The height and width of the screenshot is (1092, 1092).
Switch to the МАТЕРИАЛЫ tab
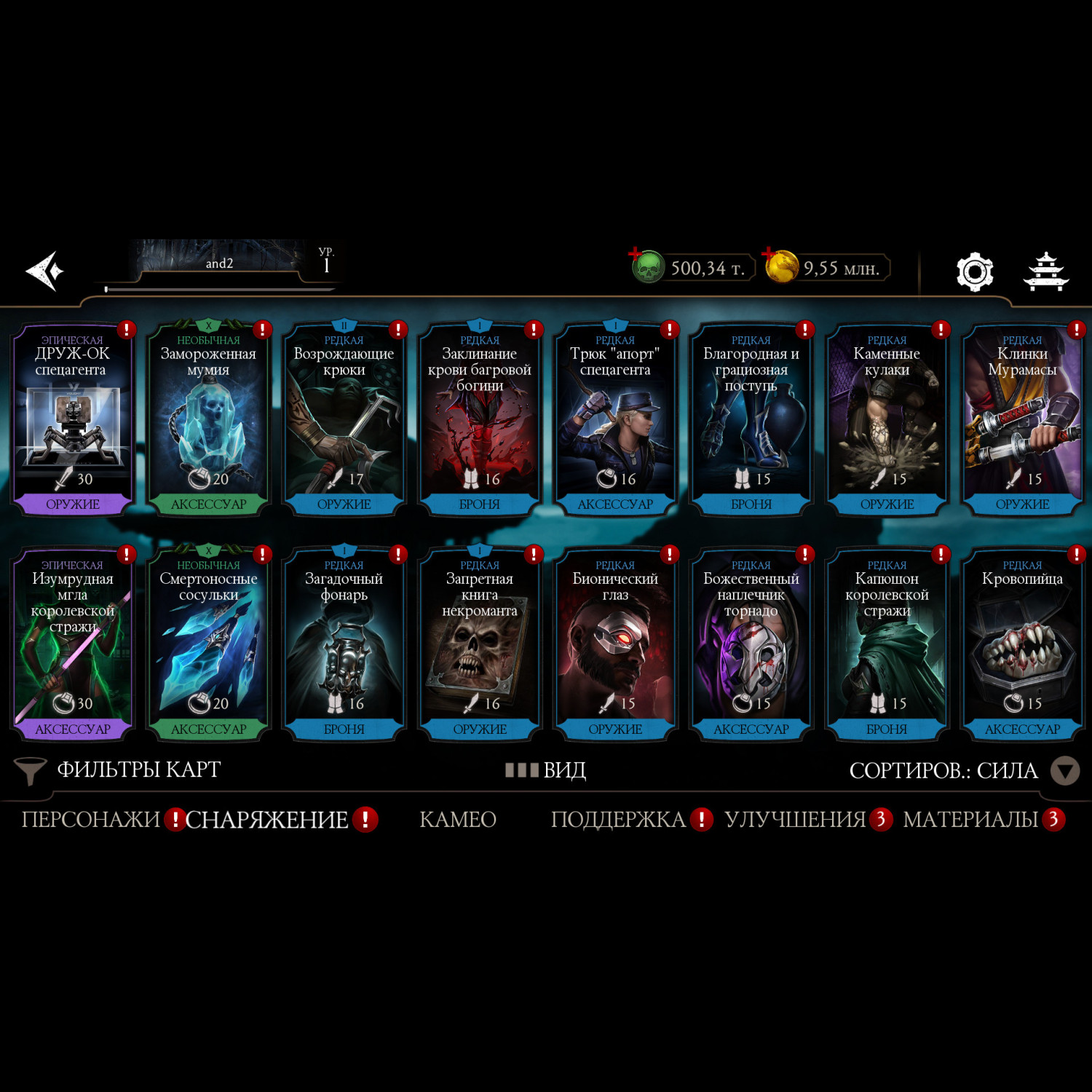click(x=970, y=820)
